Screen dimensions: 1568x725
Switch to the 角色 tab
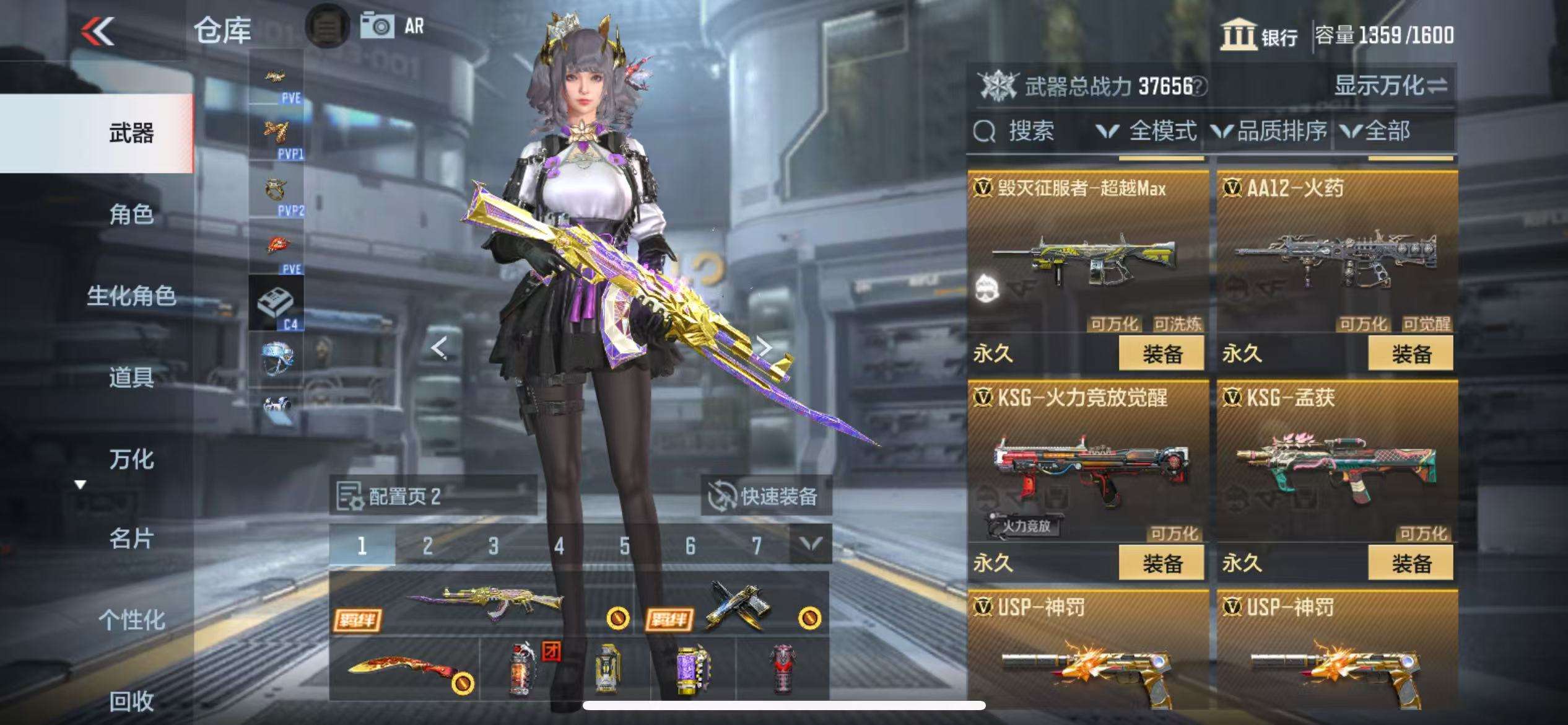[131, 214]
